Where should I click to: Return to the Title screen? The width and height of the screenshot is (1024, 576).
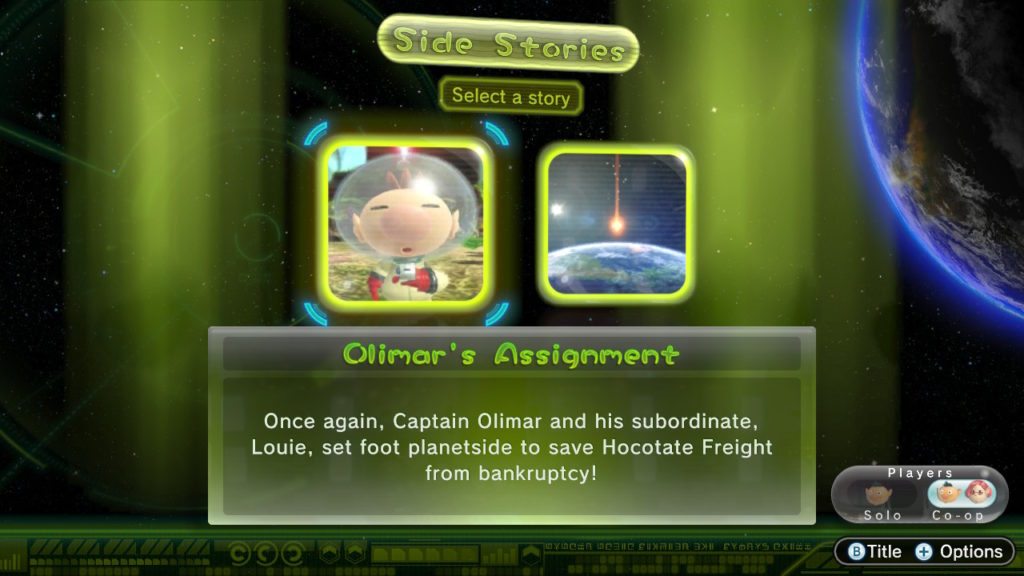[875, 551]
